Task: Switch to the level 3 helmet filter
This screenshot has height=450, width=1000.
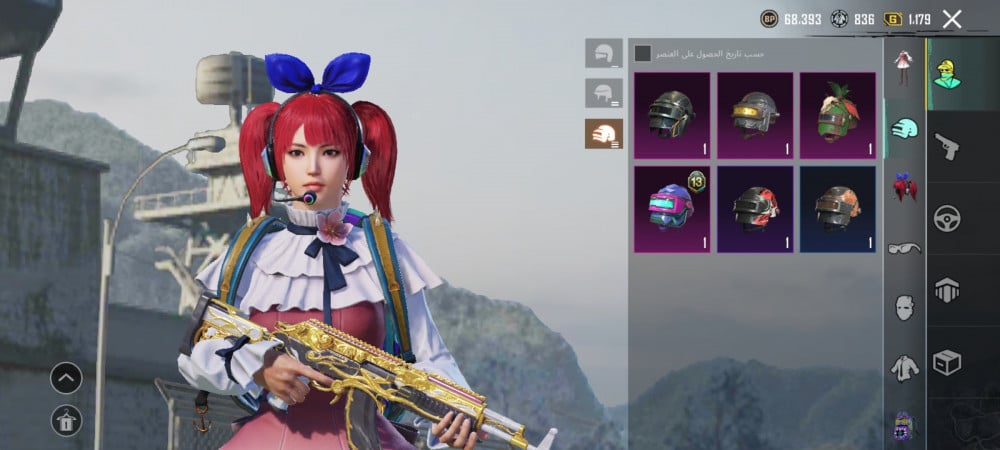Action: (x=603, y=133)
